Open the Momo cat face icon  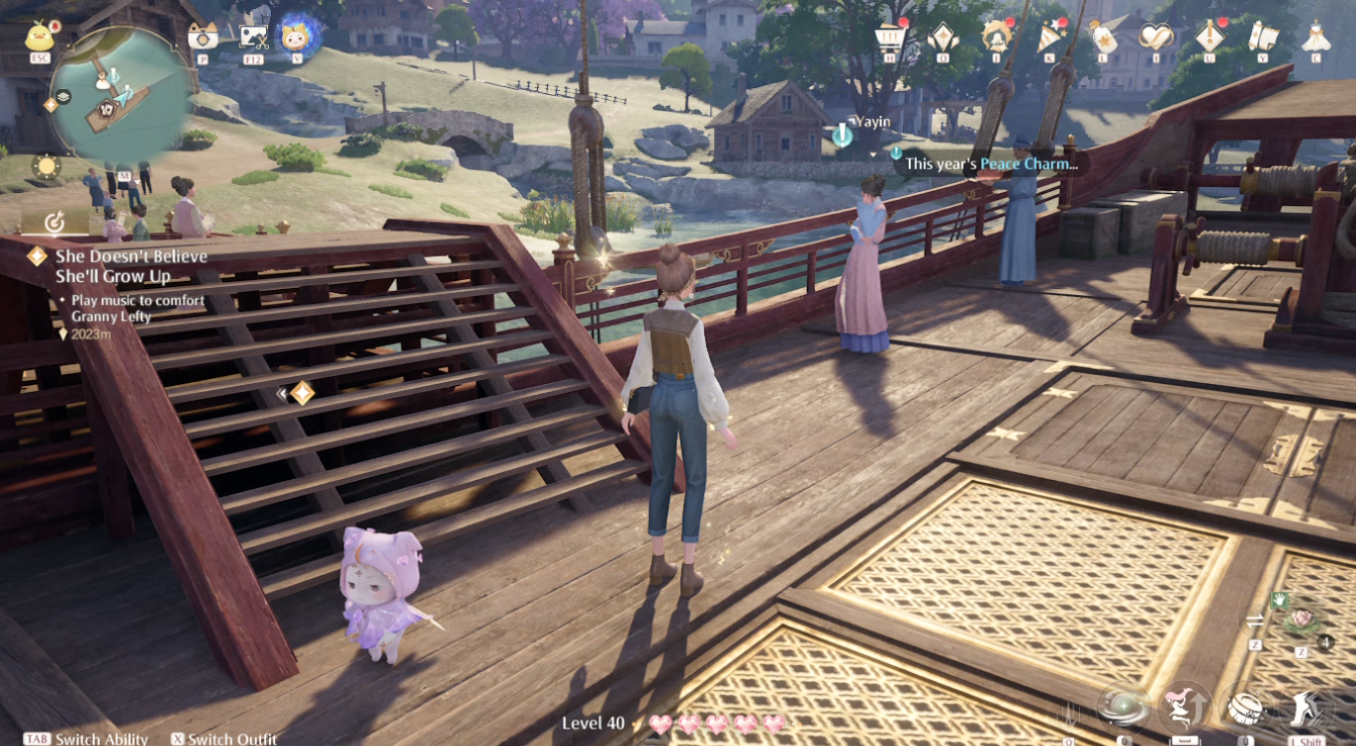296,35
